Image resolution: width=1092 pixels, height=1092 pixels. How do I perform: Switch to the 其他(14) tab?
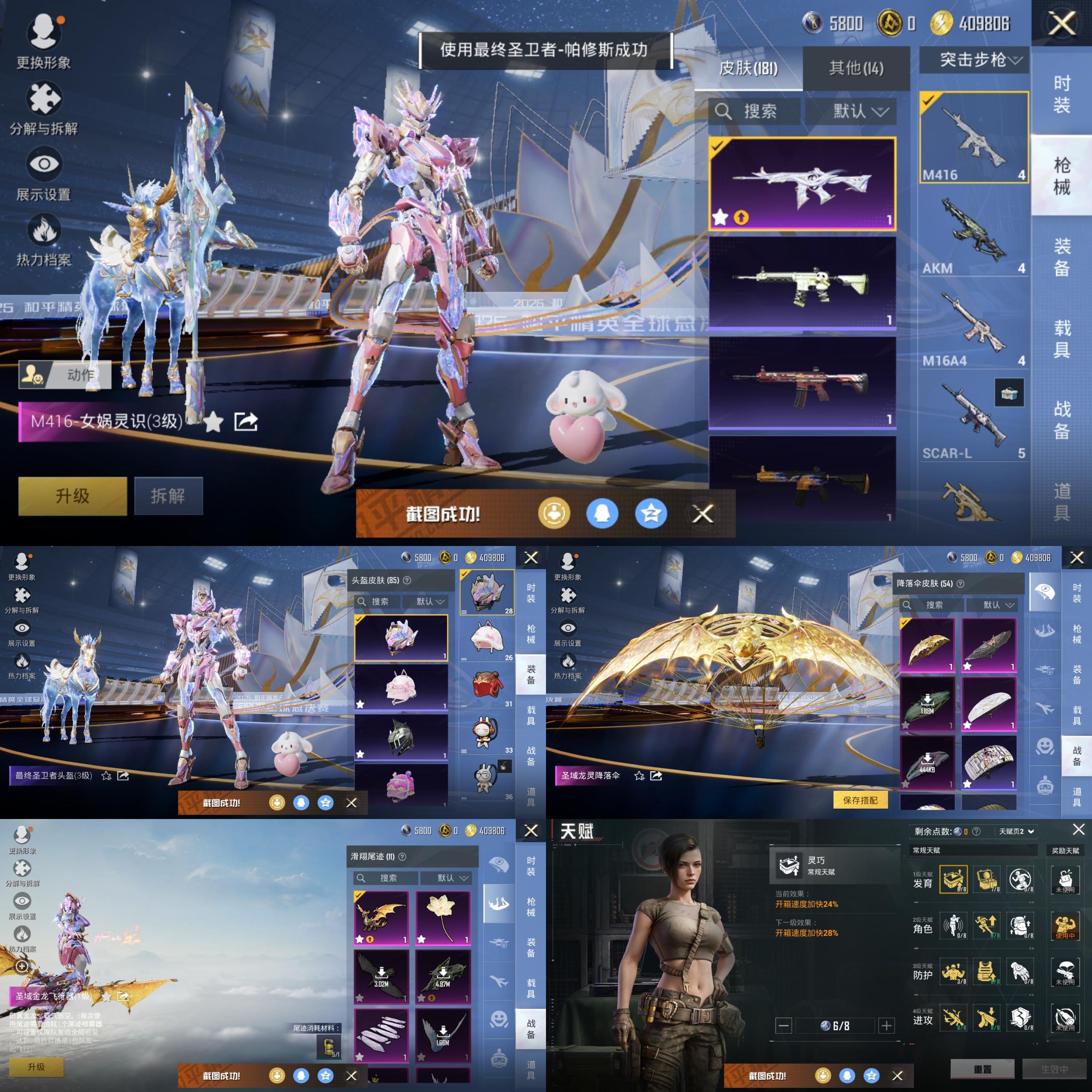coord(856,68)
